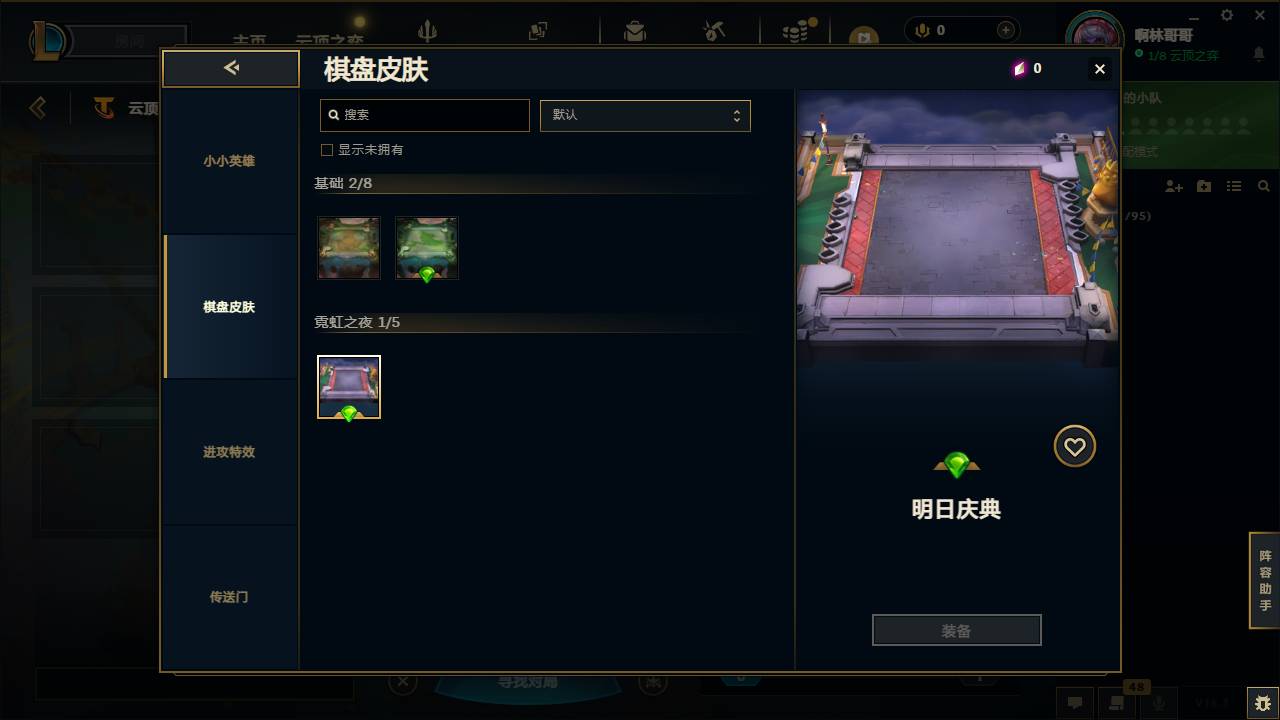Enable the 显示未拥有 checkbox
The width and height of the screenshot is (1280, 720).
point(326,149)
